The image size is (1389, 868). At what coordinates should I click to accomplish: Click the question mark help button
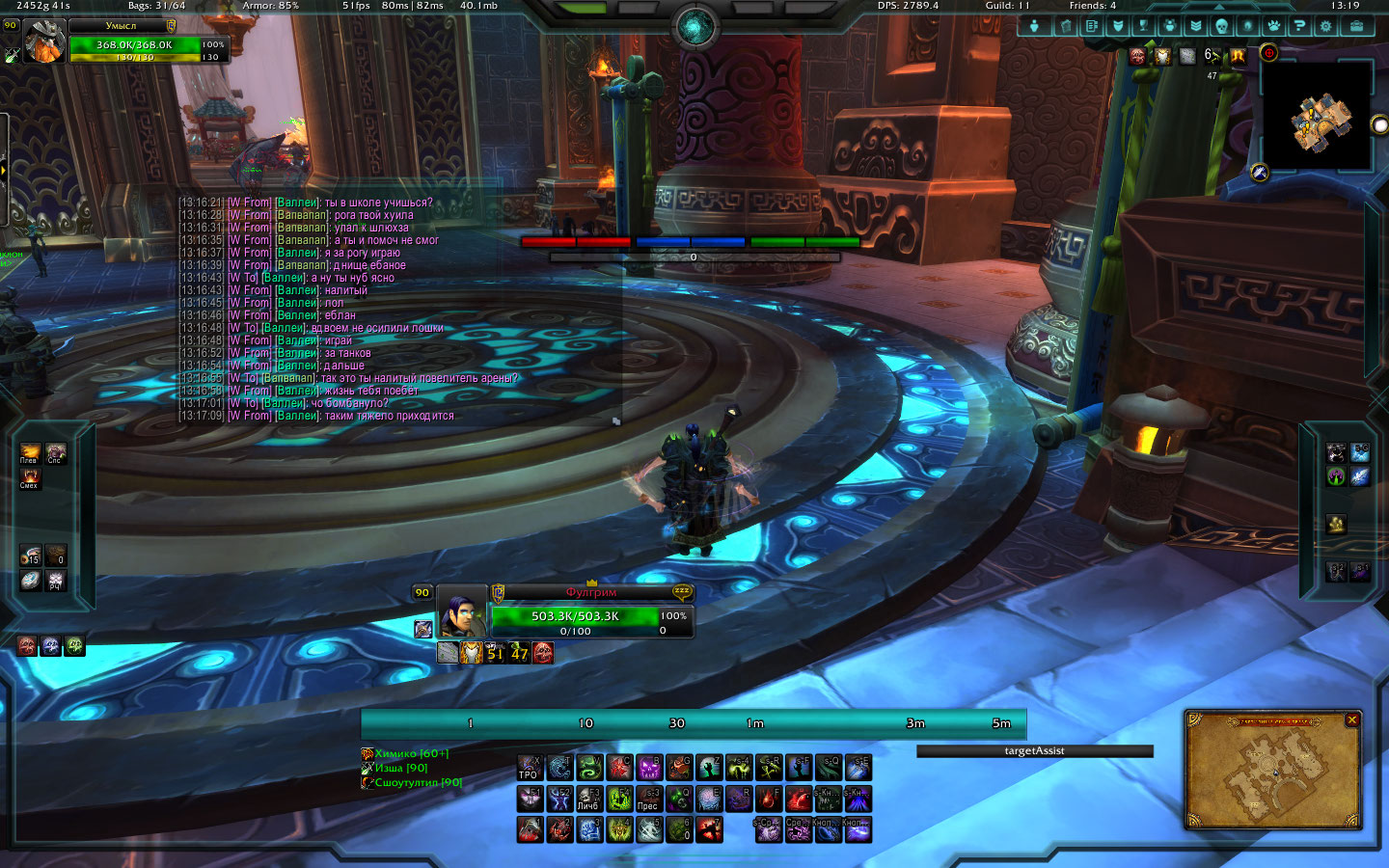[1299, 26]
